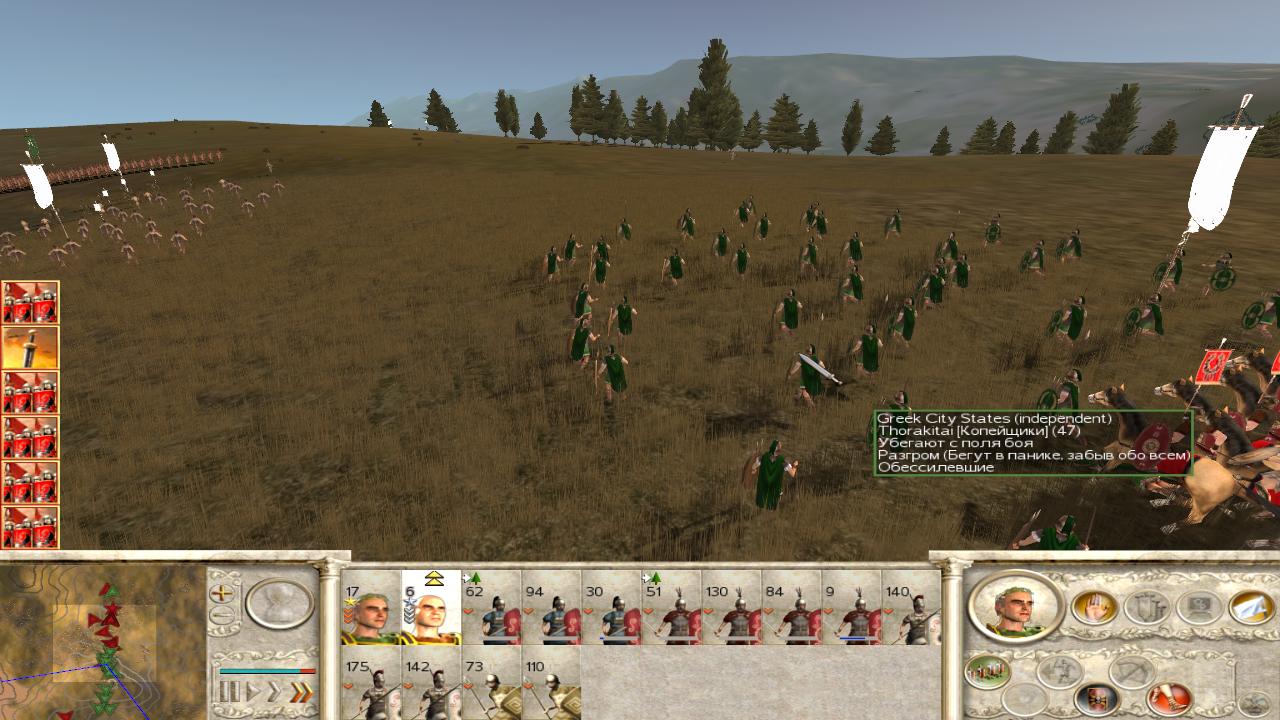The height and width of the screenshot is (720, 1280).
Task: Pause the battle
Action: (x=229, y=691)
